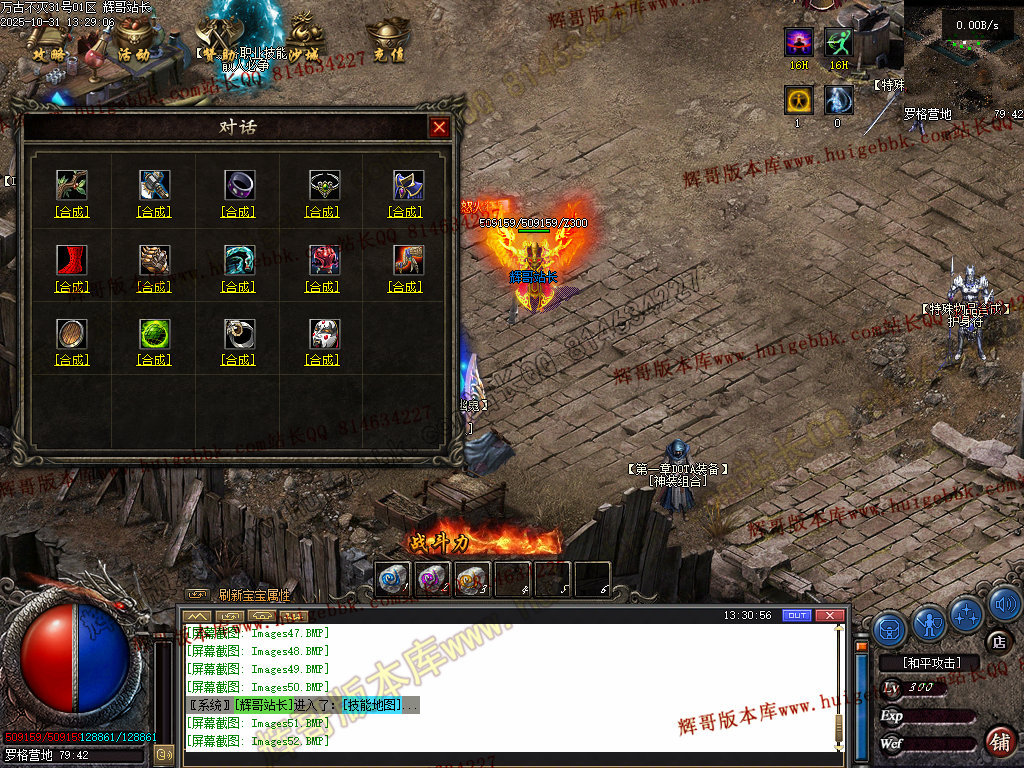Close the chat log window

tap(829, 615)
